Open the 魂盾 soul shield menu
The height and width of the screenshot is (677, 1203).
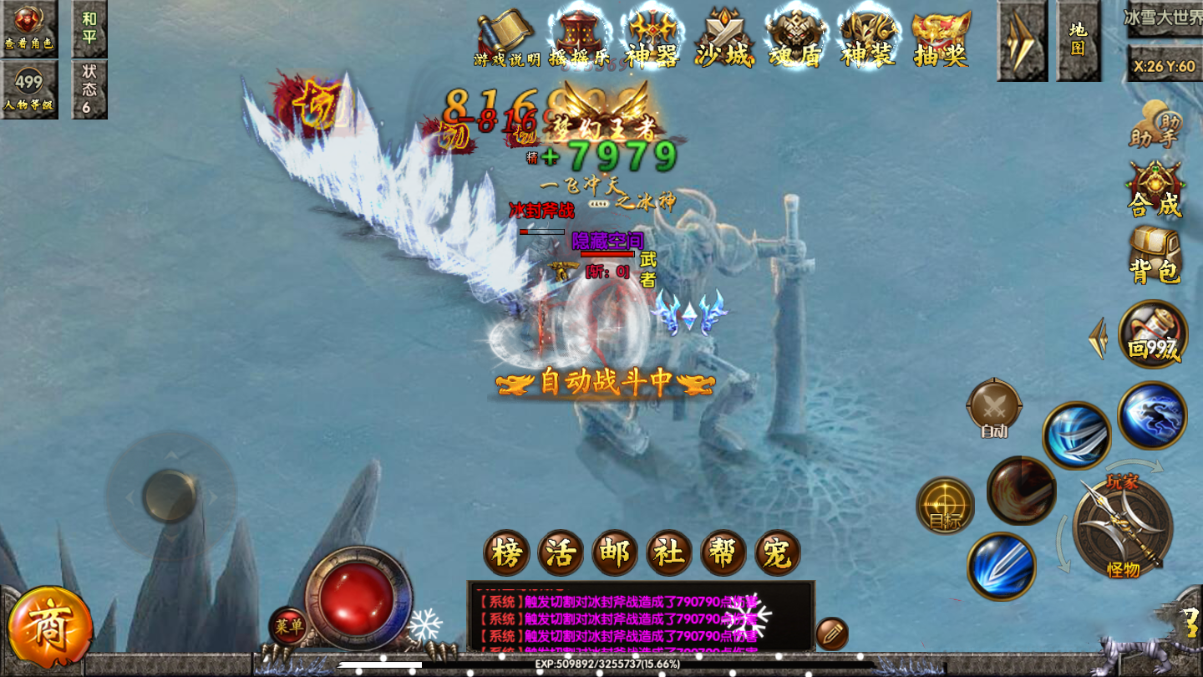pyautogui.click(x=796, y=38)
